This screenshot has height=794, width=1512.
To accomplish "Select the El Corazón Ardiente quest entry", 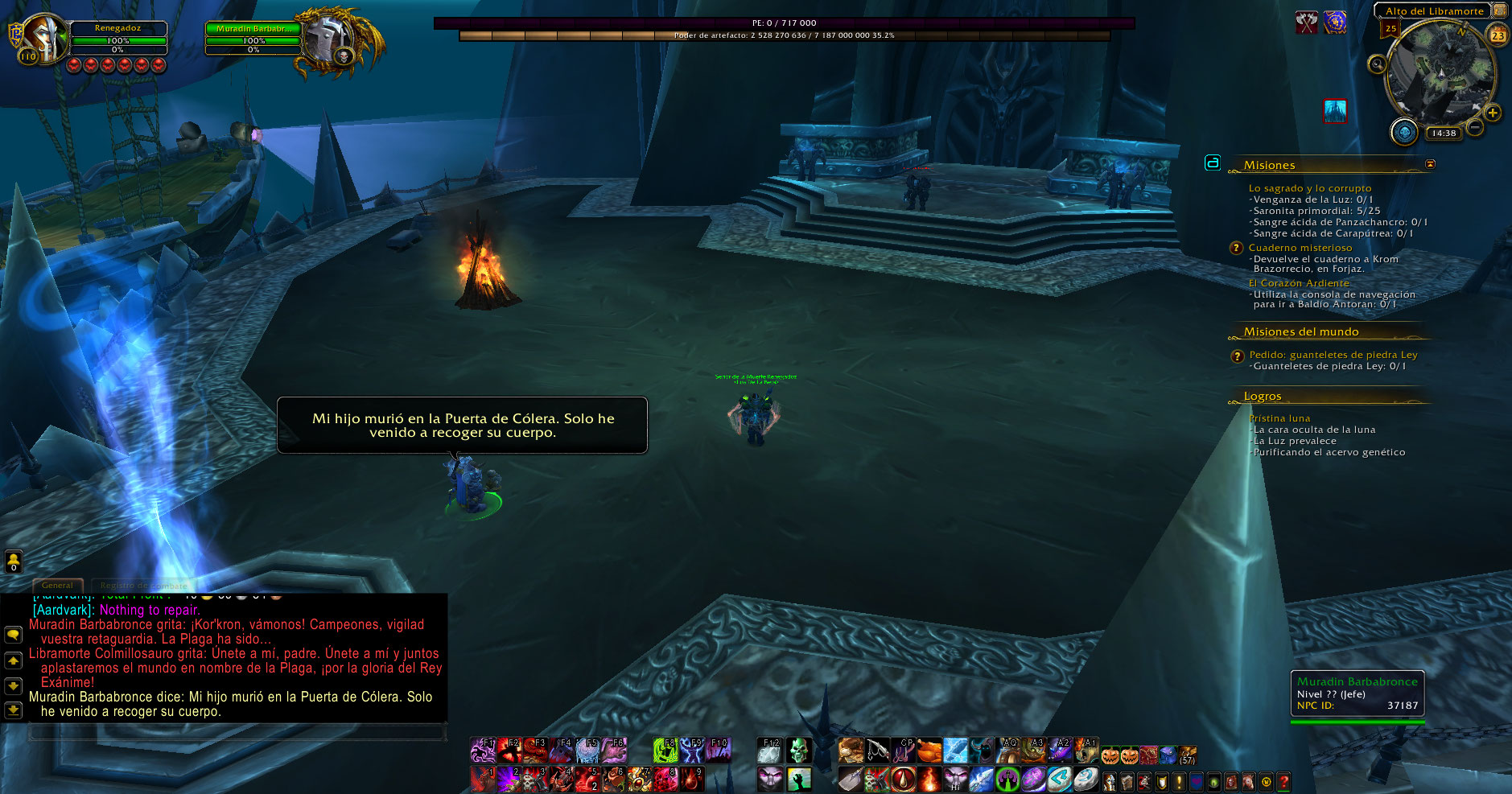I will [1298, 283].
